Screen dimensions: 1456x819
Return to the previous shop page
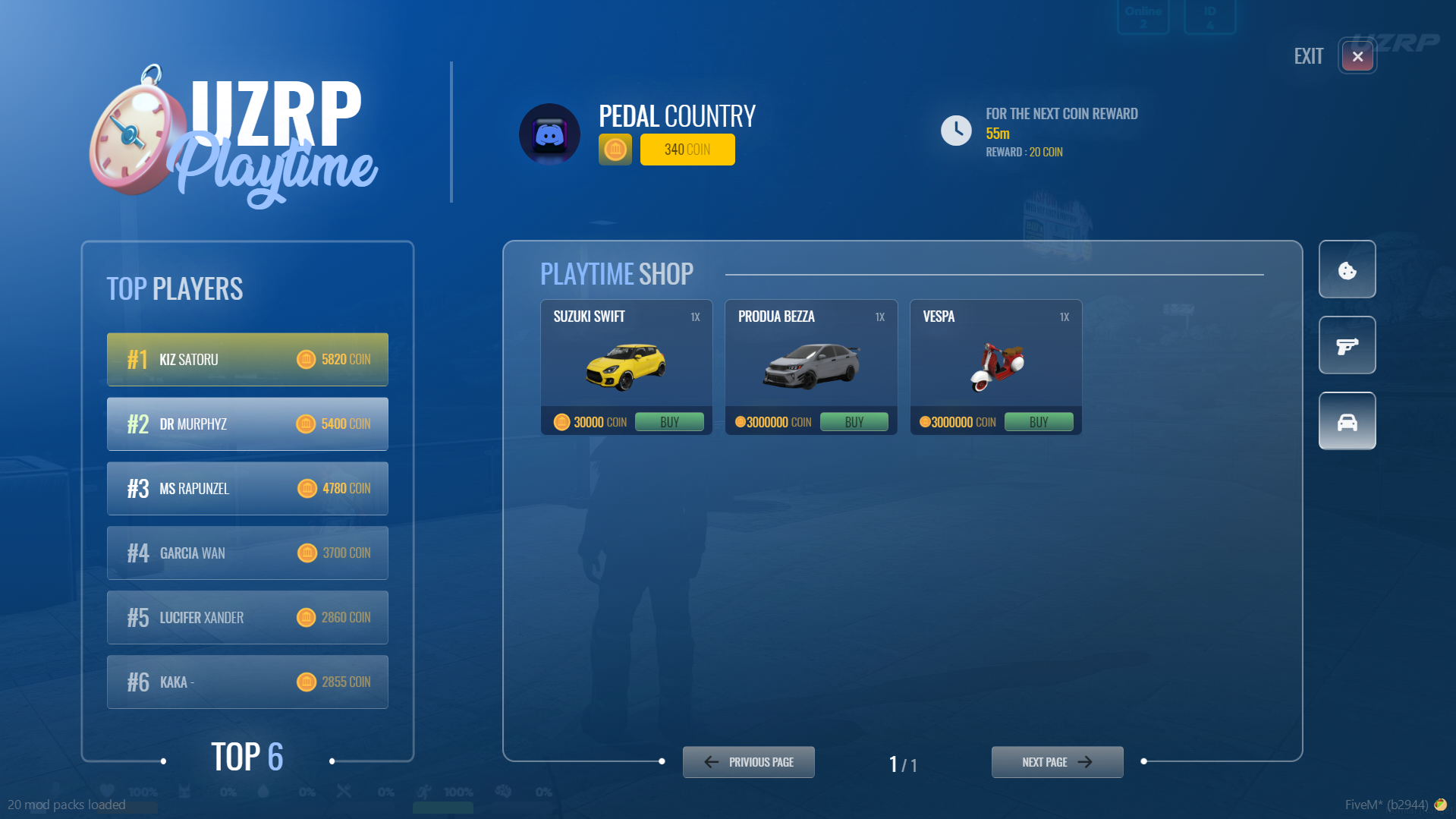[x=748, y=762]
